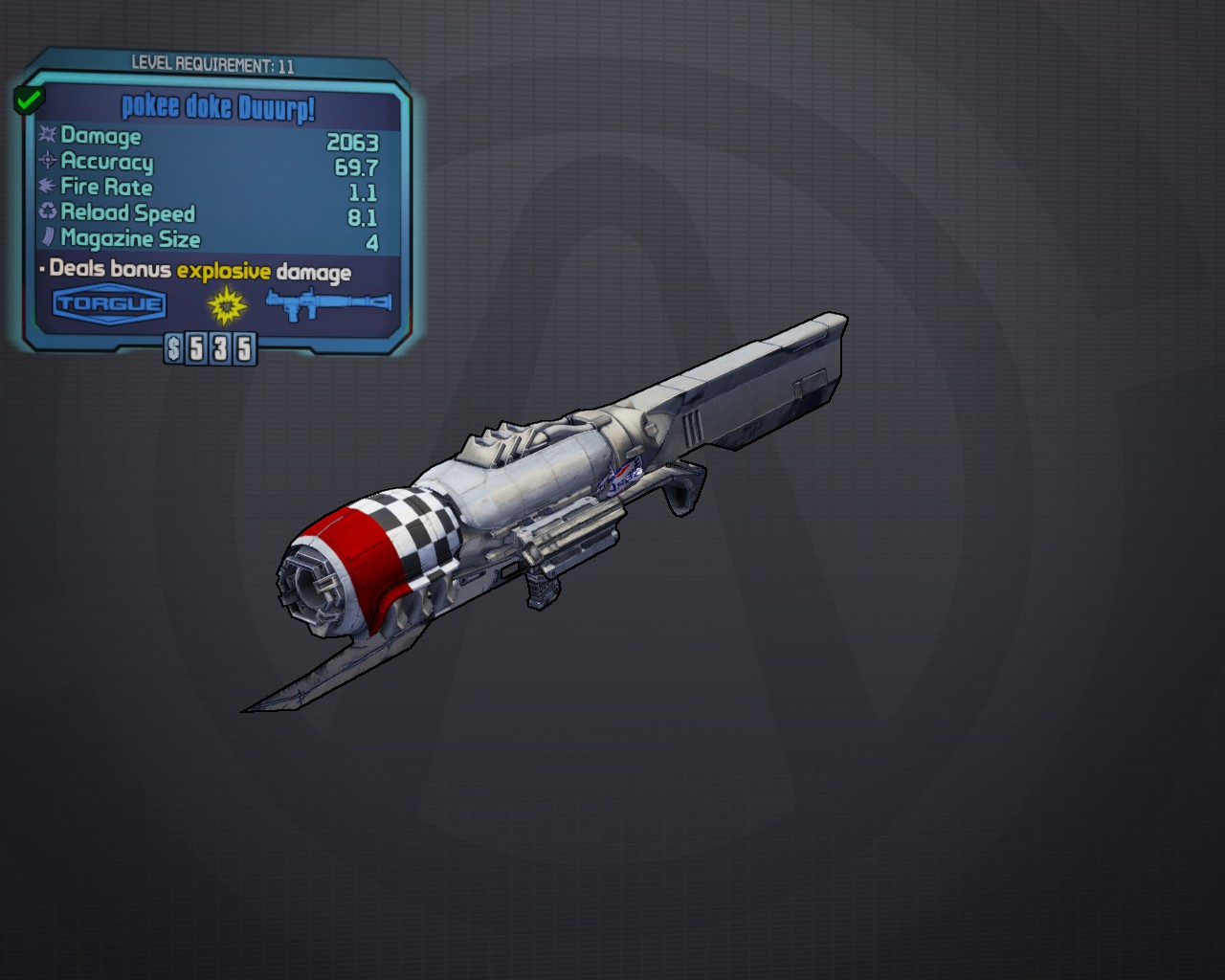Screen dimensions: 1225x980
Task: Click the green checkmark on the item card
Action: click(29, 99)
